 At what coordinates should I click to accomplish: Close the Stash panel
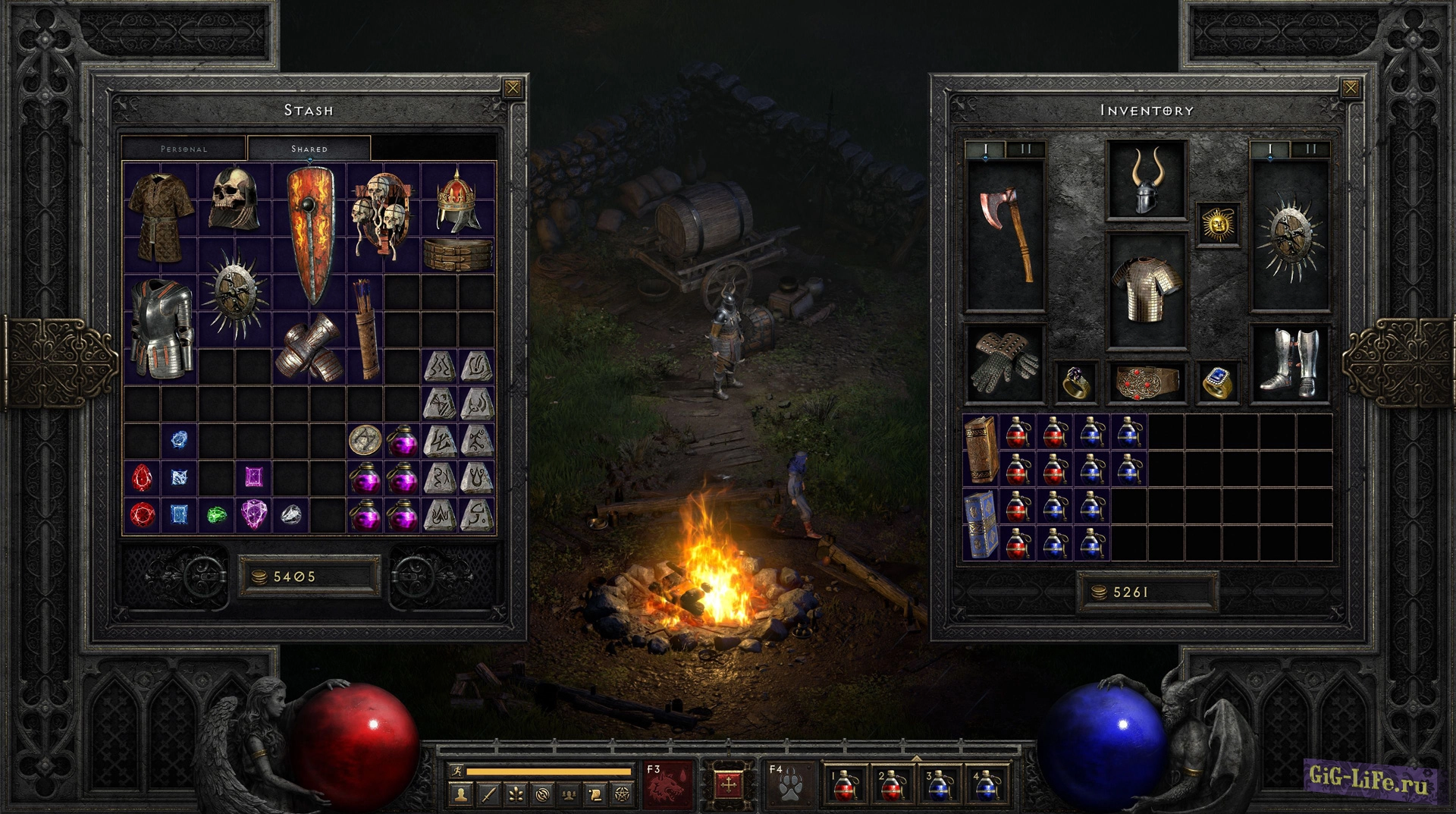[513, 88]
